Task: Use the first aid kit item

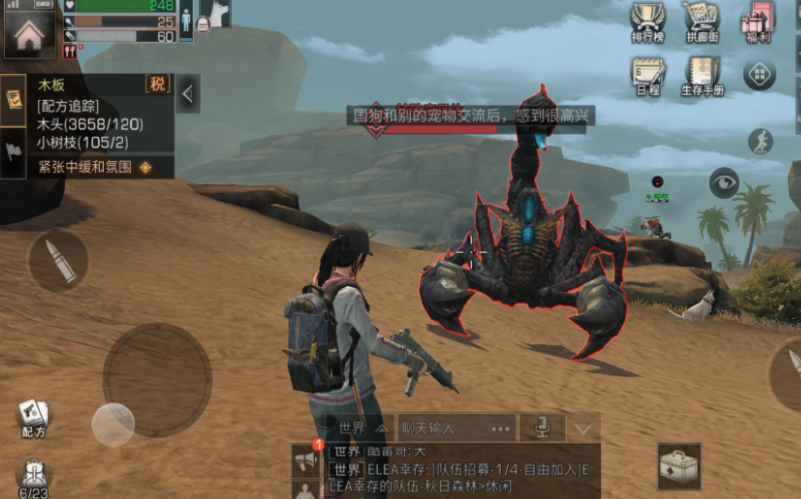Action: (679, 467)
